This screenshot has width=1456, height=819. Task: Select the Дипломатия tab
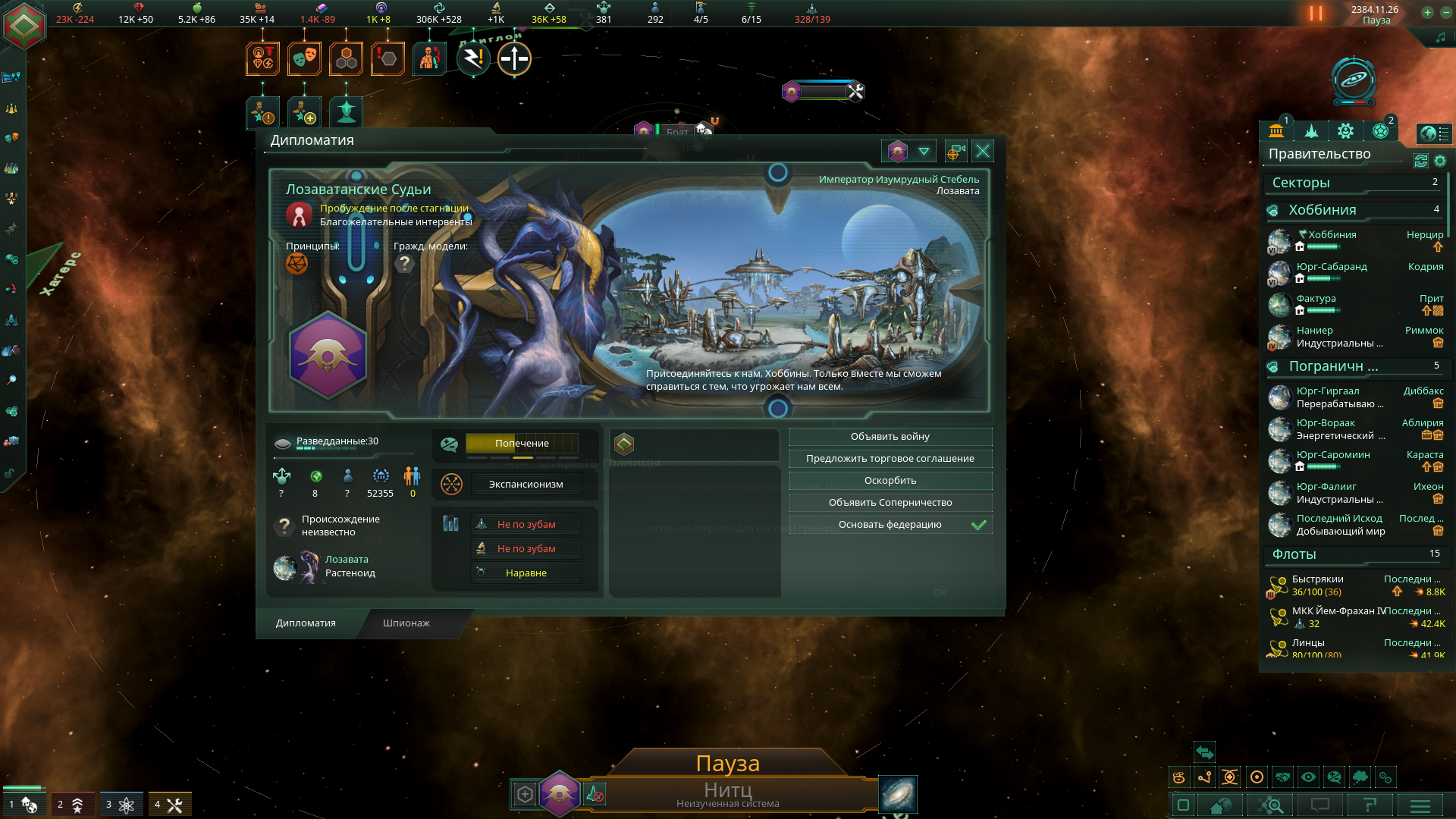pyautogui.click(x=306, y=623)
